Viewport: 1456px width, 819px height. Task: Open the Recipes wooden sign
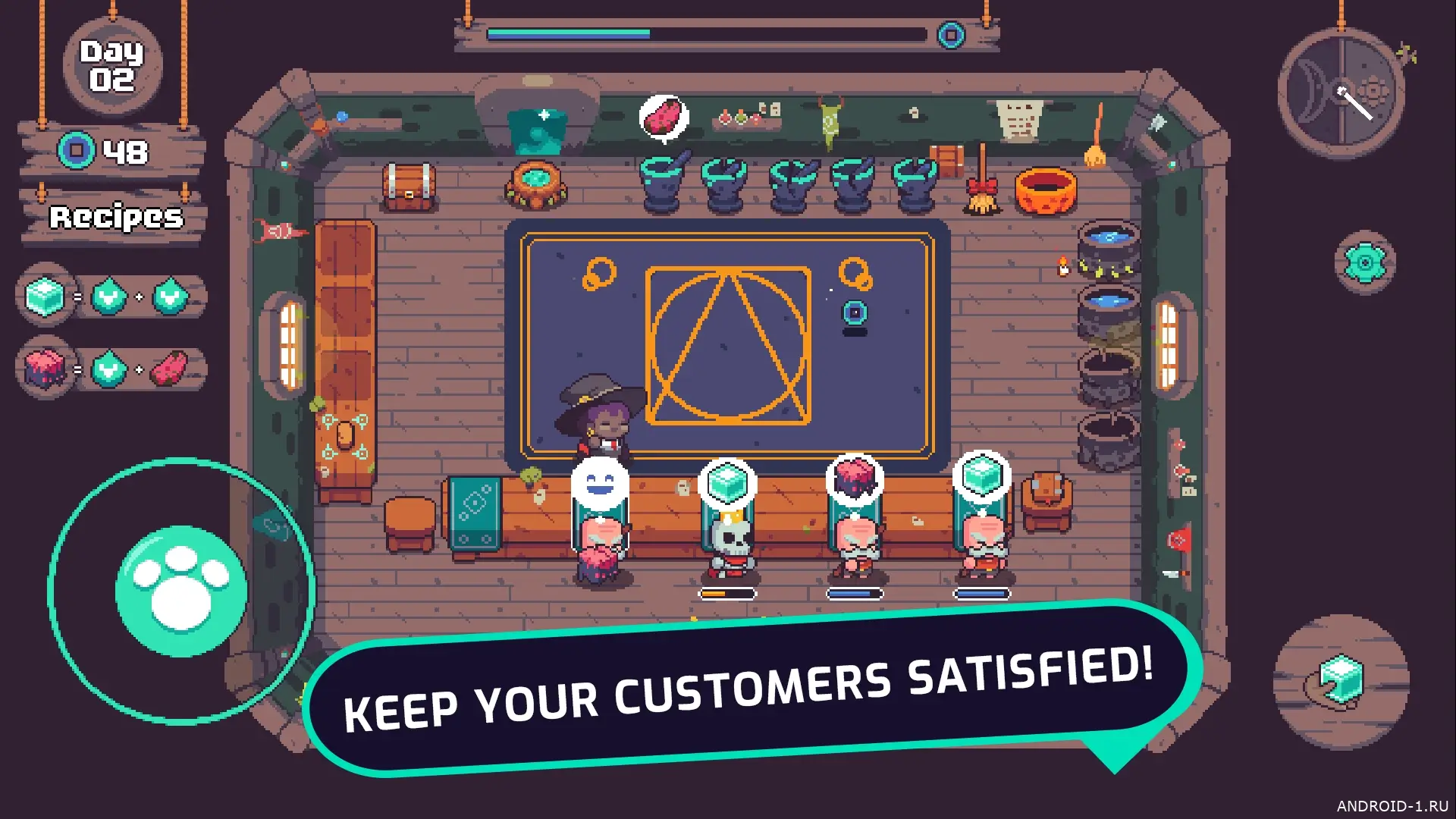115,218
